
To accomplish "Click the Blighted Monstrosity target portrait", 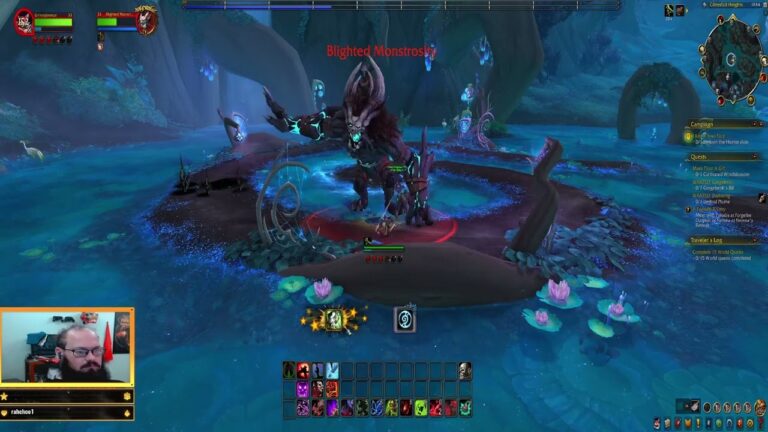I will click(x=146, y=20).
